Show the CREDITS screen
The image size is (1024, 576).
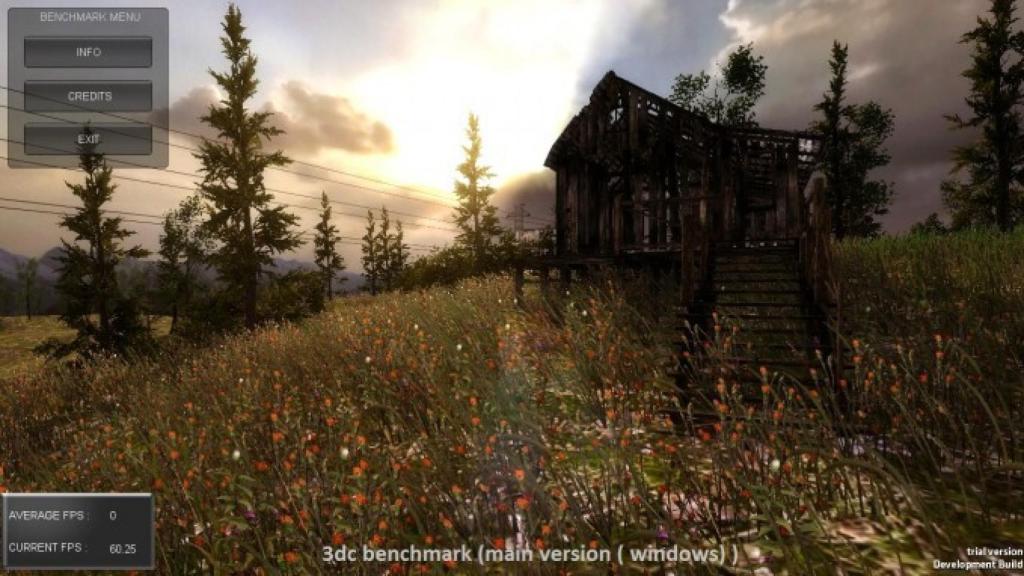click(88, 96)
